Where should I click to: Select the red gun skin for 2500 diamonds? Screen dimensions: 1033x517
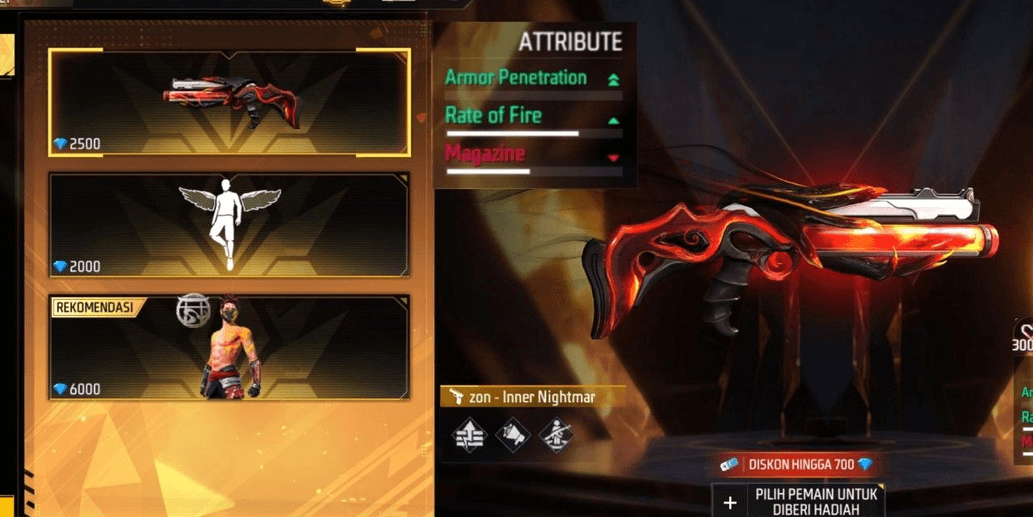pyautogui.click(x=229, y=102)
